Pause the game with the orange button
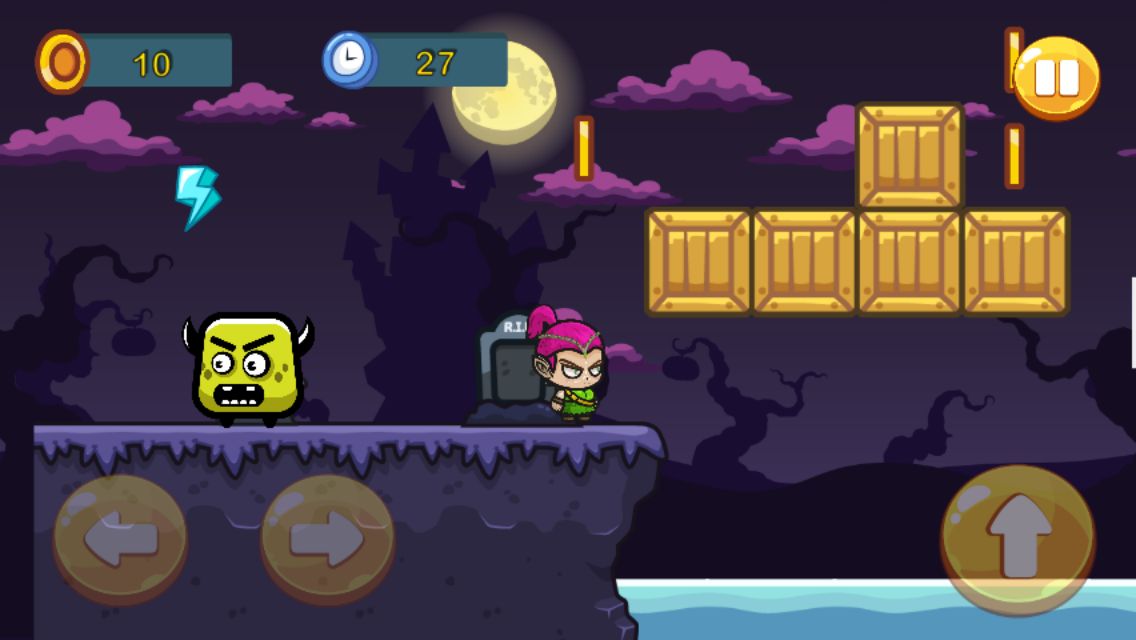This screenshot has height=640, width=1136. [1056, 78]
